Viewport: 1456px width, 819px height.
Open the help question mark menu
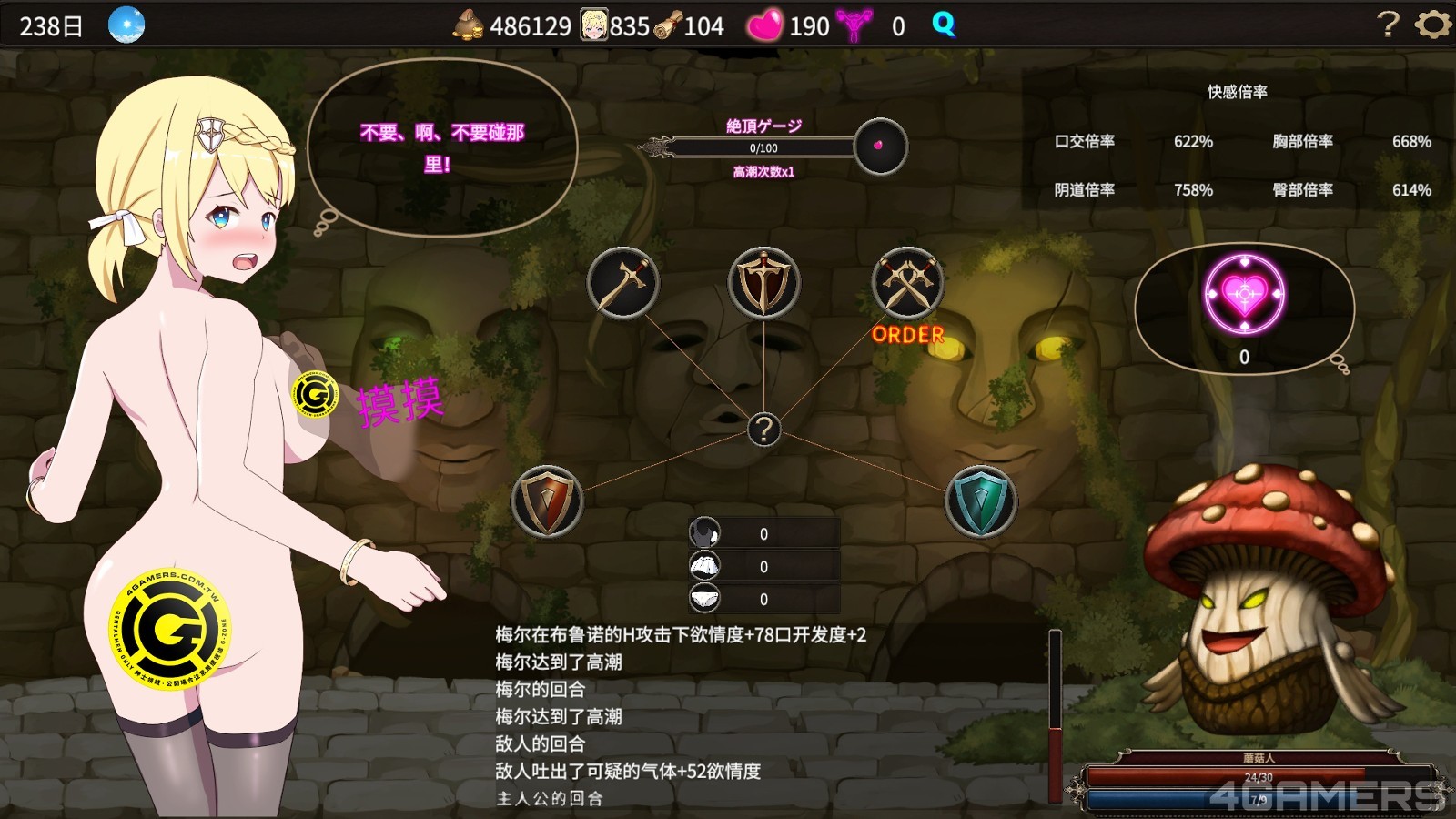coord(1388,25)
